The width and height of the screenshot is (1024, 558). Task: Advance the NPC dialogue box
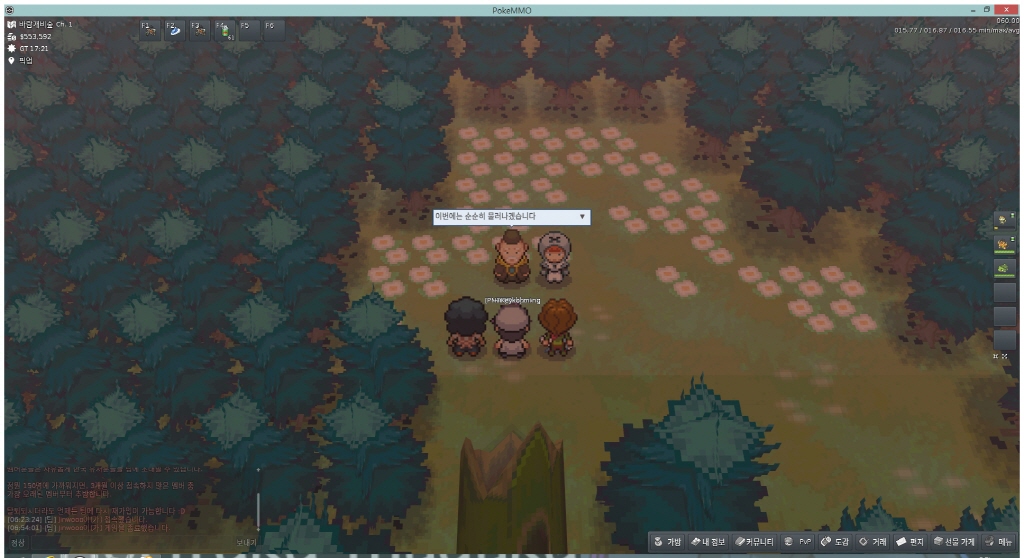582,216
